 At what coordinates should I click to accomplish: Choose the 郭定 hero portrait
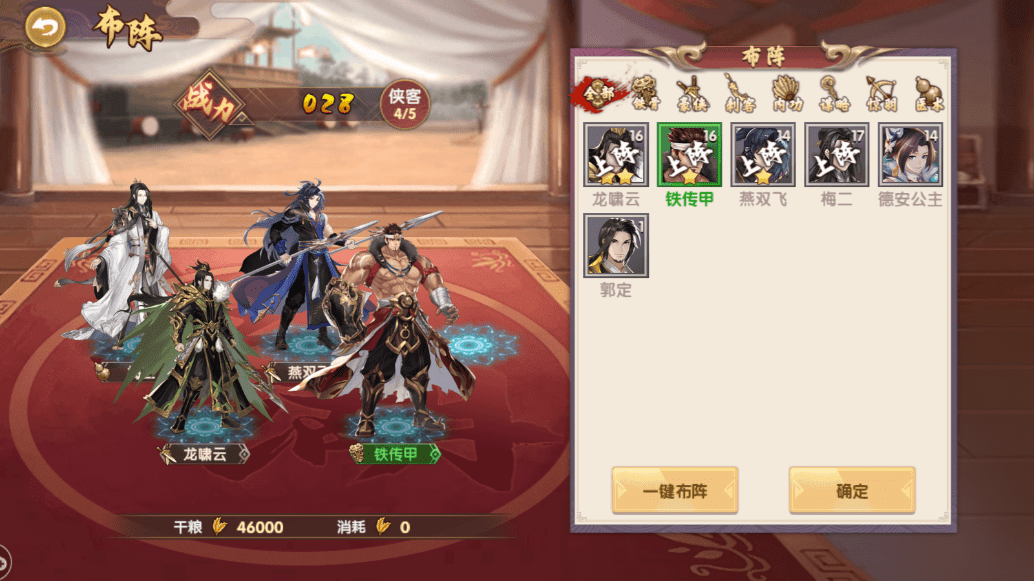click(x=616, y=246)
